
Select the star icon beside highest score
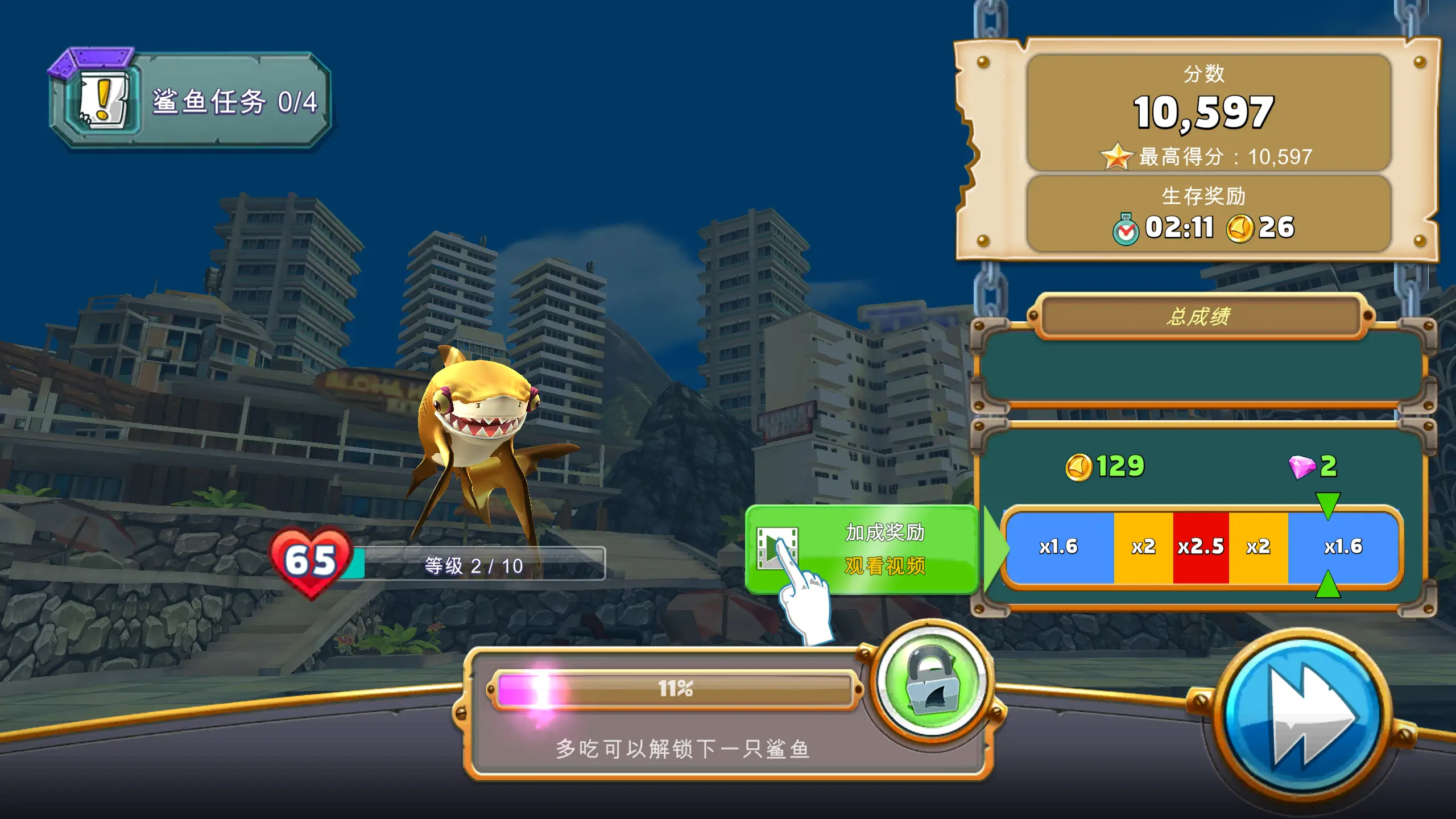[1117, 158]
